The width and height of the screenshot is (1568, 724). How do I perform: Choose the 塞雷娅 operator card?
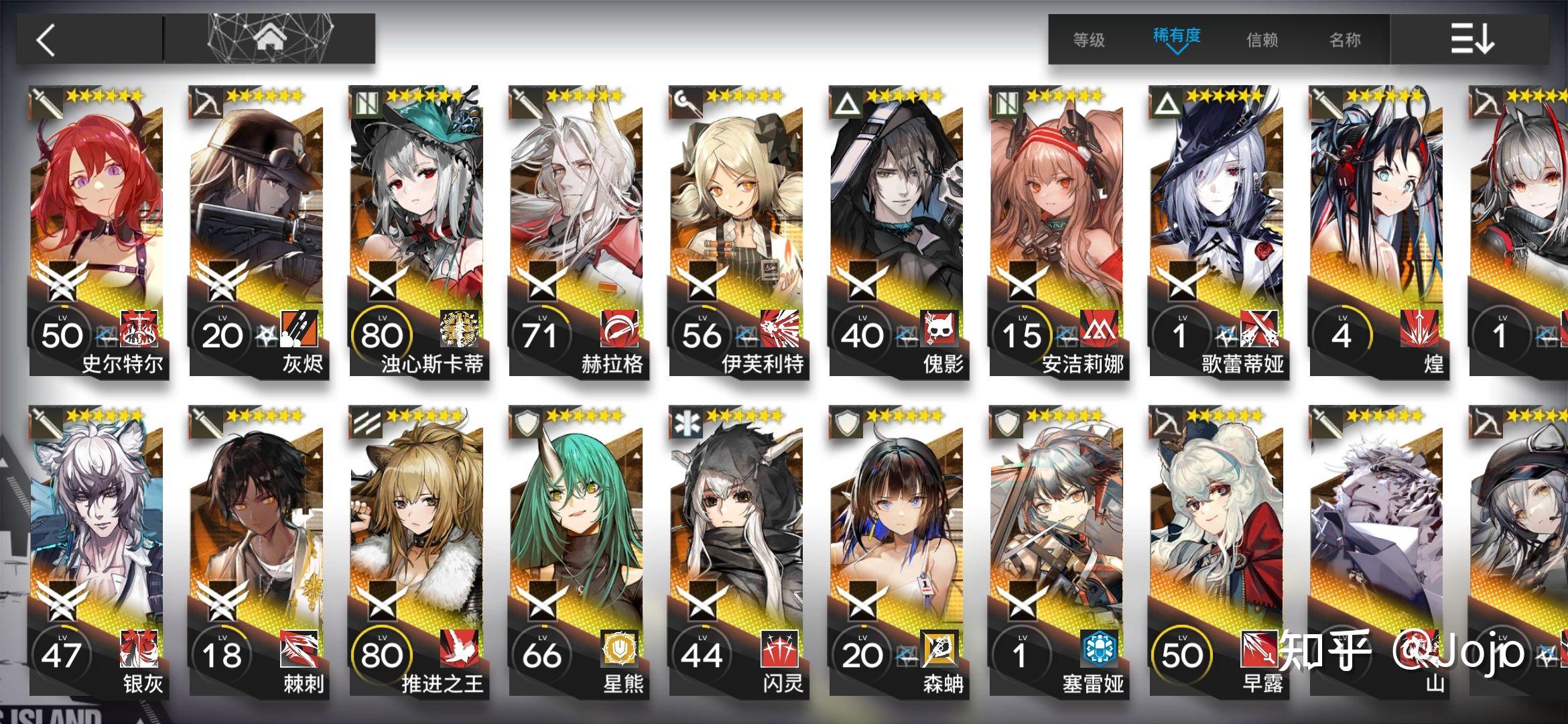(1057, 551)
